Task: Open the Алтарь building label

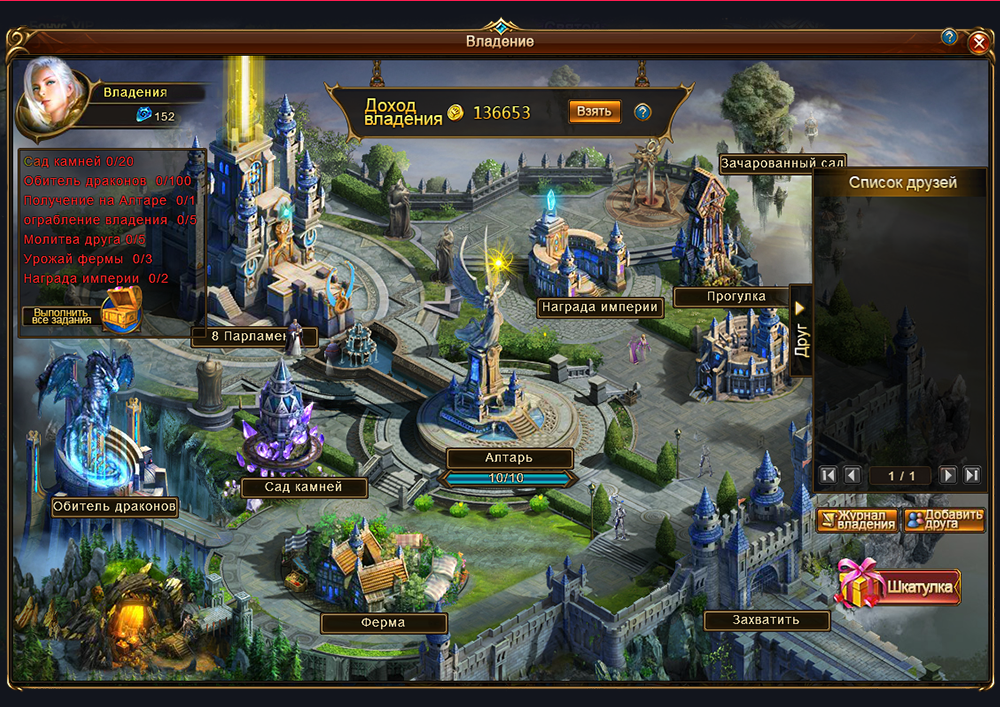Action: click(x=509, y=458)
